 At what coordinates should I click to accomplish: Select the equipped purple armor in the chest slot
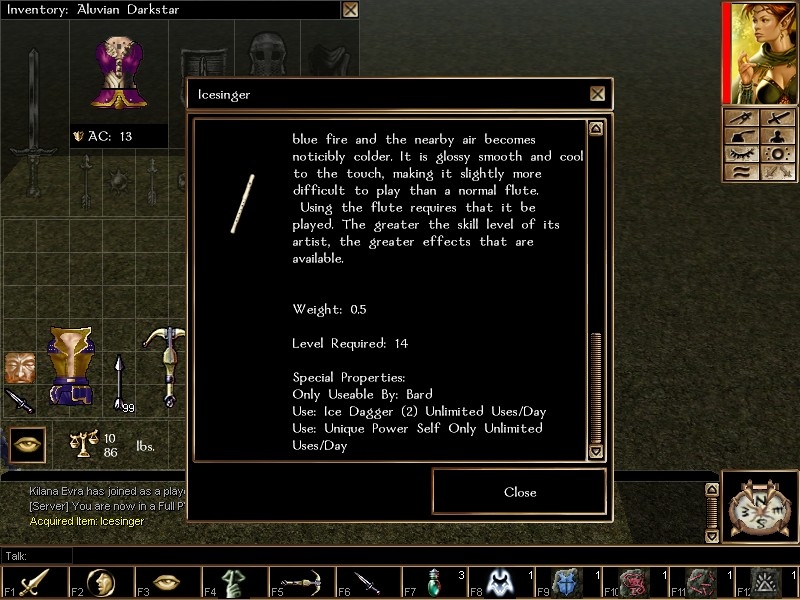click(x=119, y=71)
